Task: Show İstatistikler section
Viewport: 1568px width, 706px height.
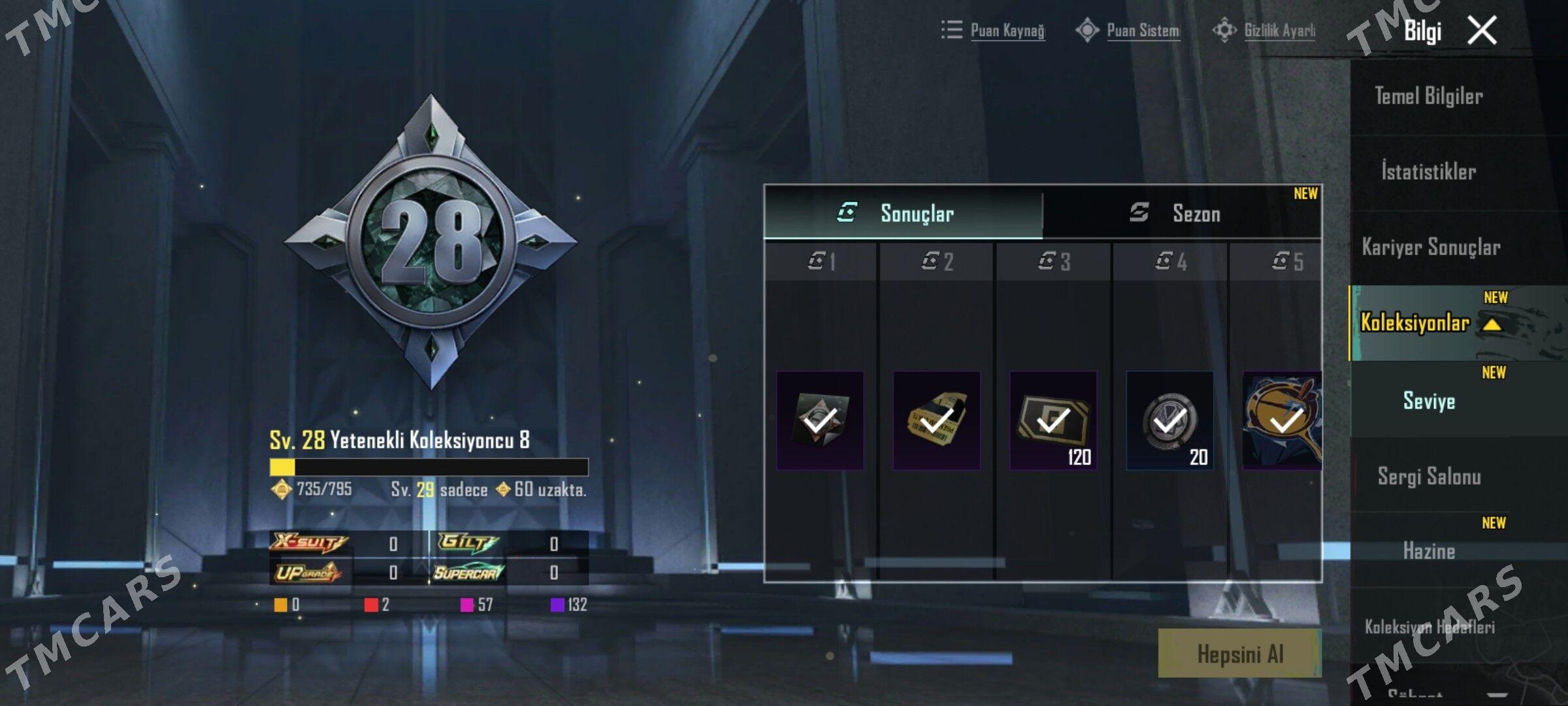Action: [x=1429, y=172]
